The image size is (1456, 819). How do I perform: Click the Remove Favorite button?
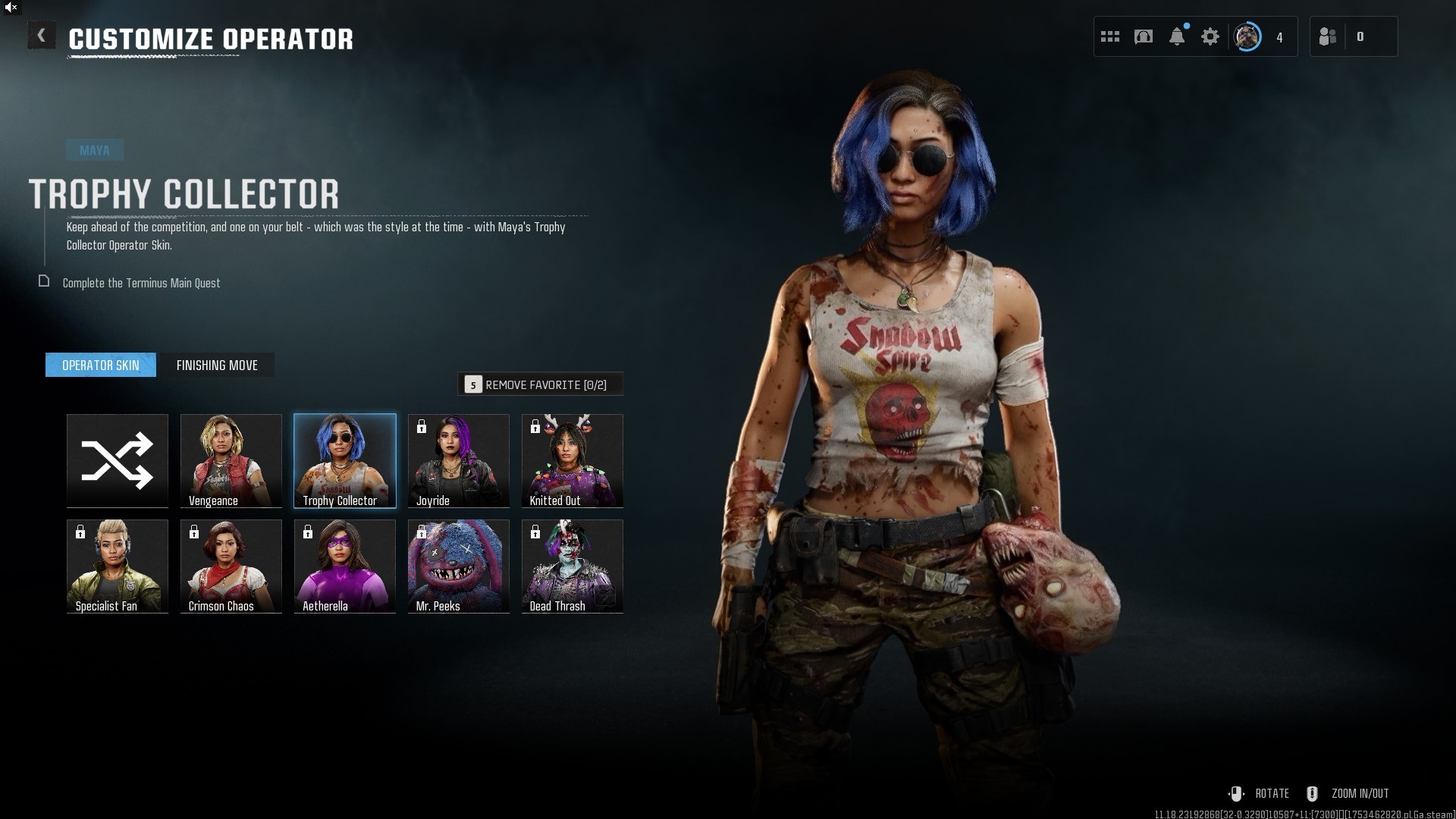coord(540,384)
